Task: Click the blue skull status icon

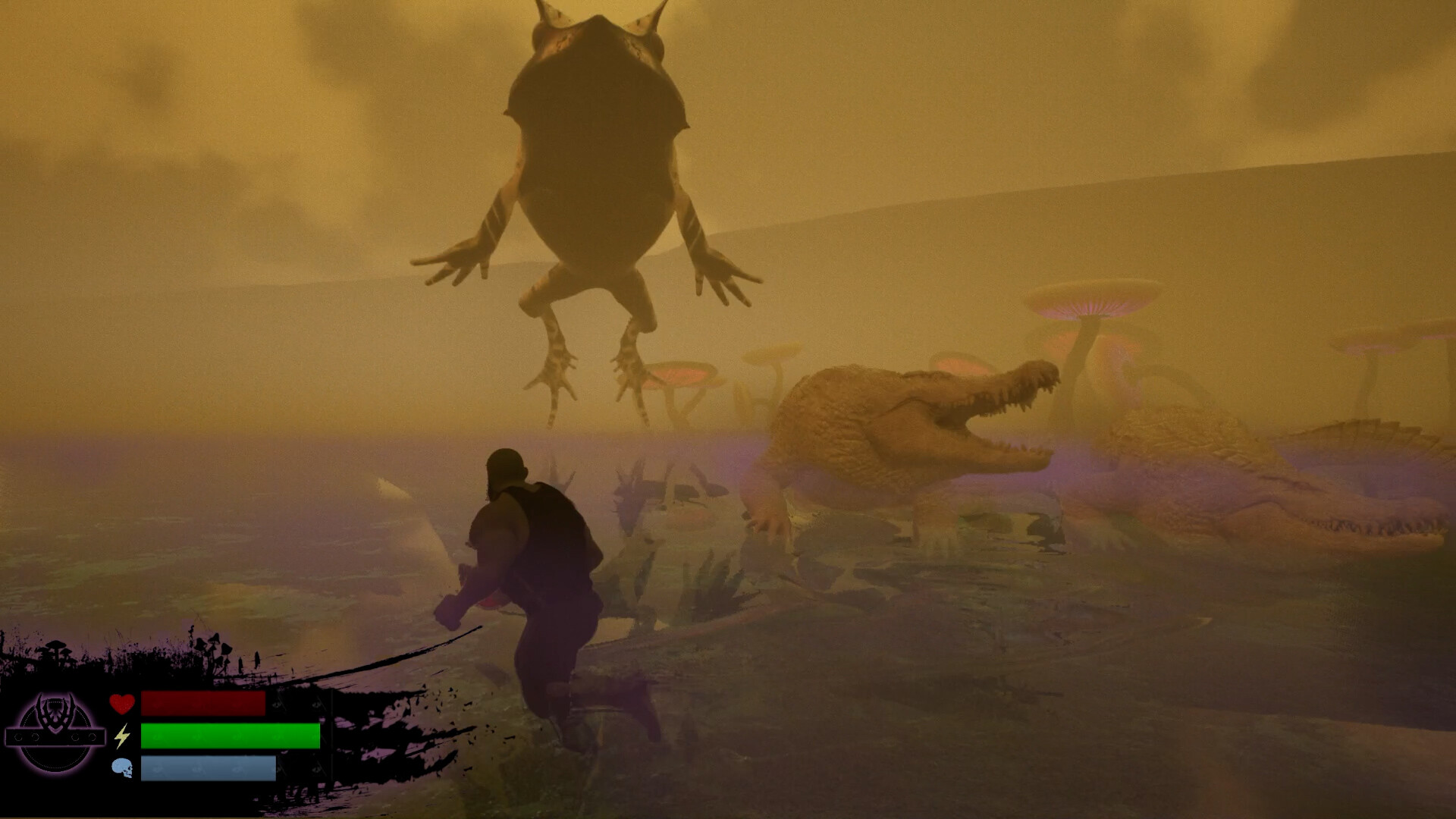Action: click(x=123, y=769)
